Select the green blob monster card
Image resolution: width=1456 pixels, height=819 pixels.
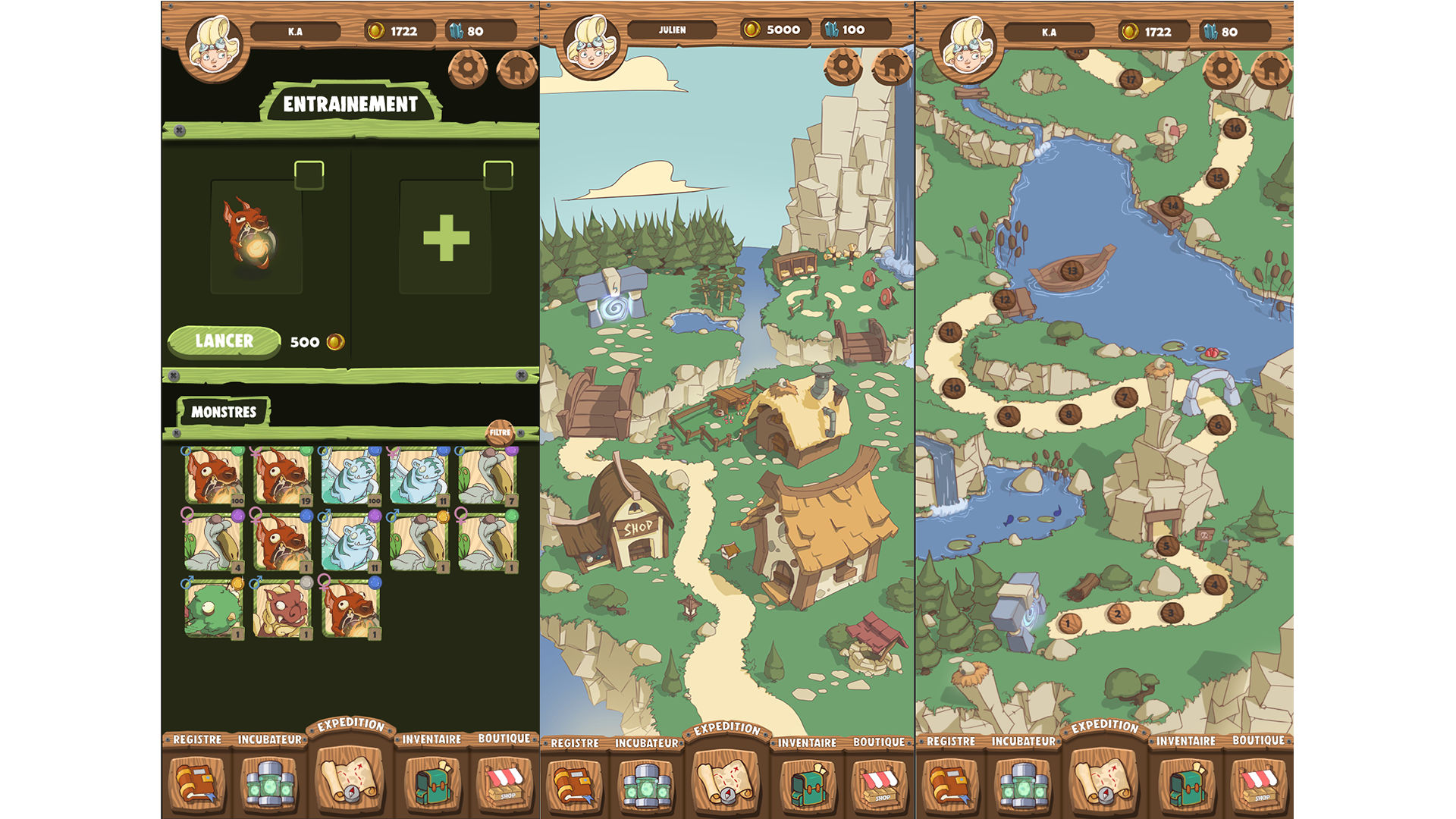(x=213, y=608)
